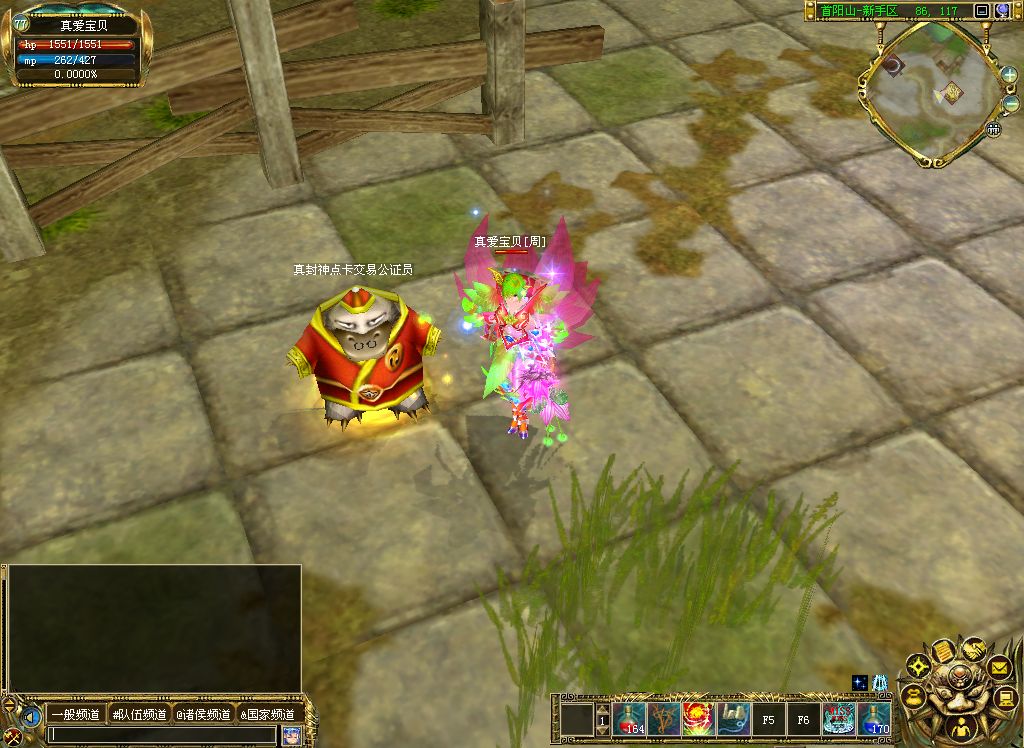
Task: Zoom in the minimap with plus button
Action: point(1009,74)
